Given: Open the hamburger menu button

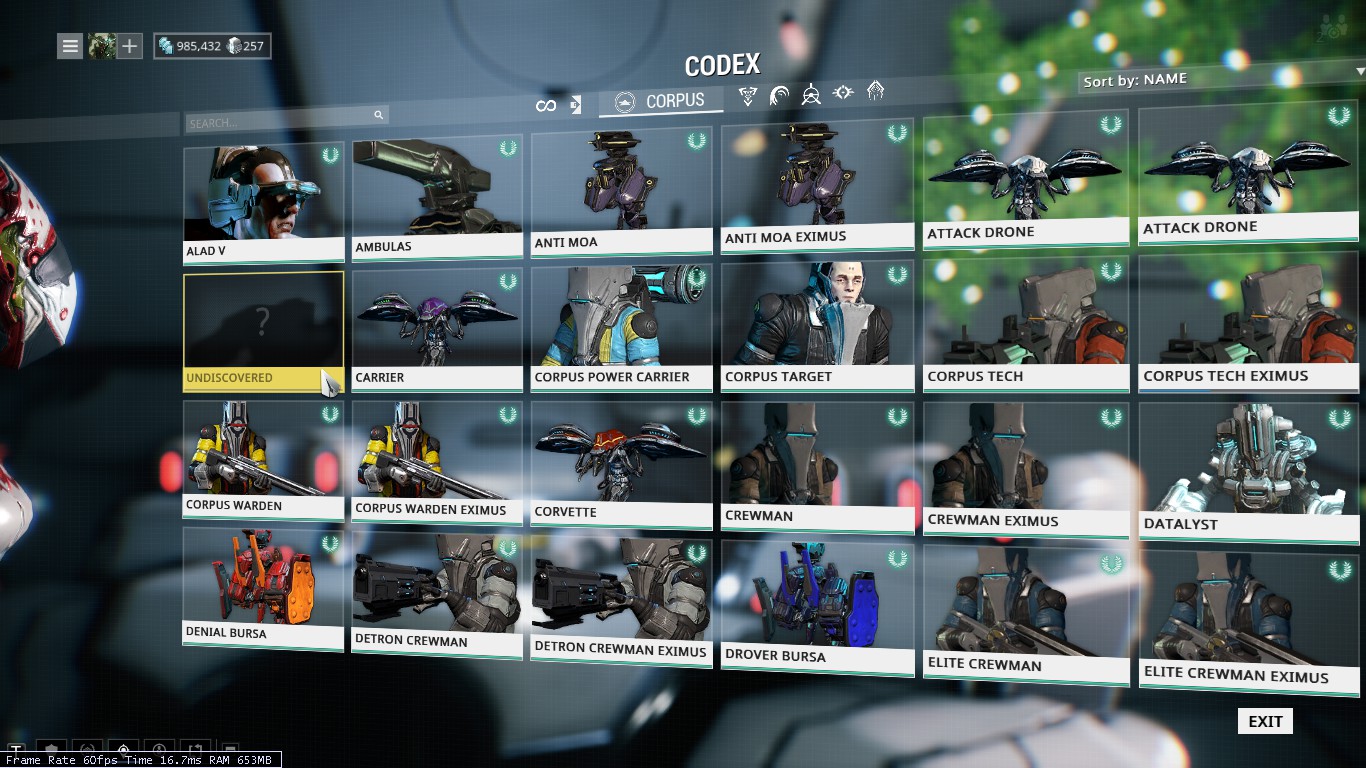Looking at the screenshot, I should tap(69, 46).
